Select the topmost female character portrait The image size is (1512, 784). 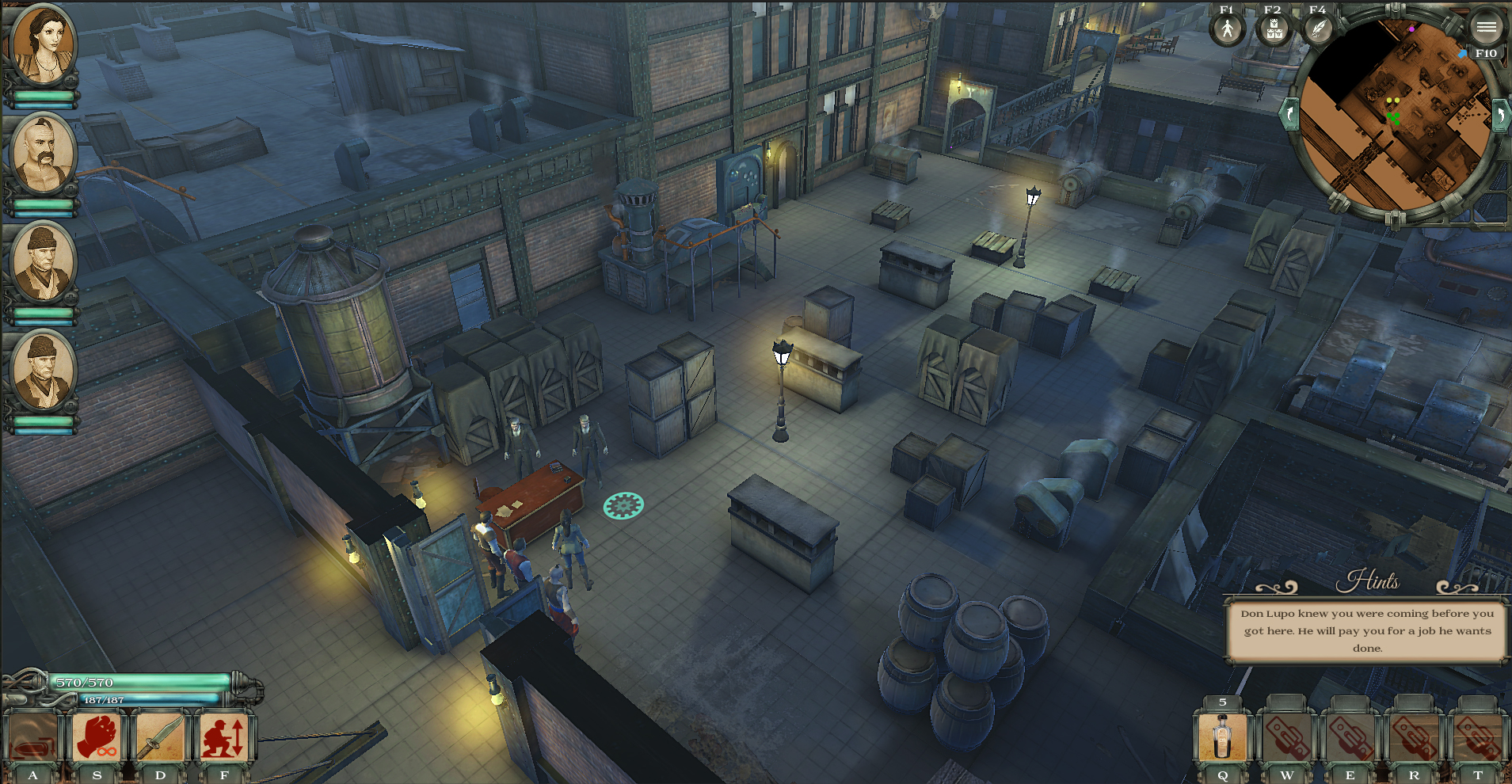[44, 44]
